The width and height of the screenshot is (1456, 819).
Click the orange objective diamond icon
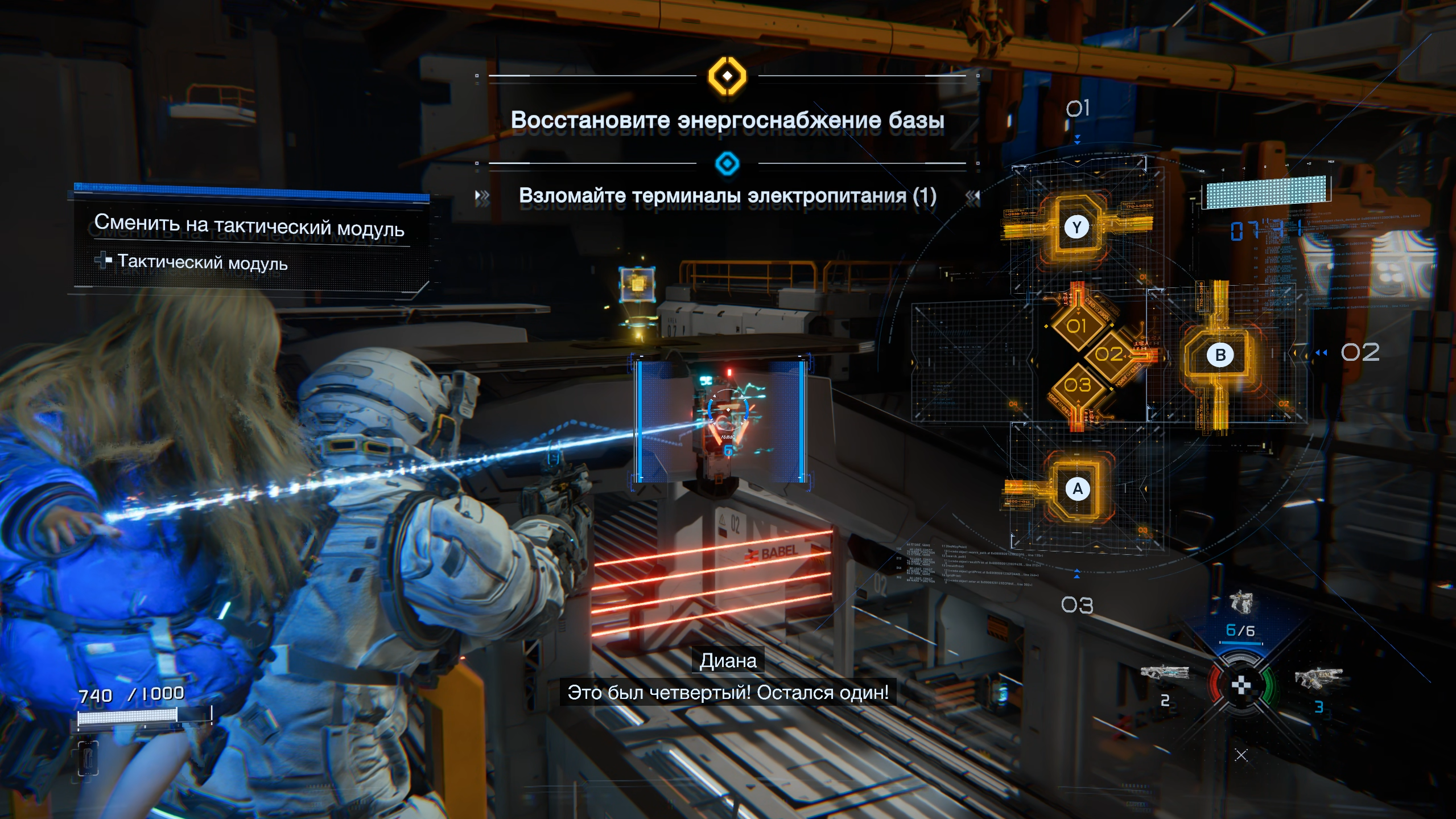[x=727, y=76]
